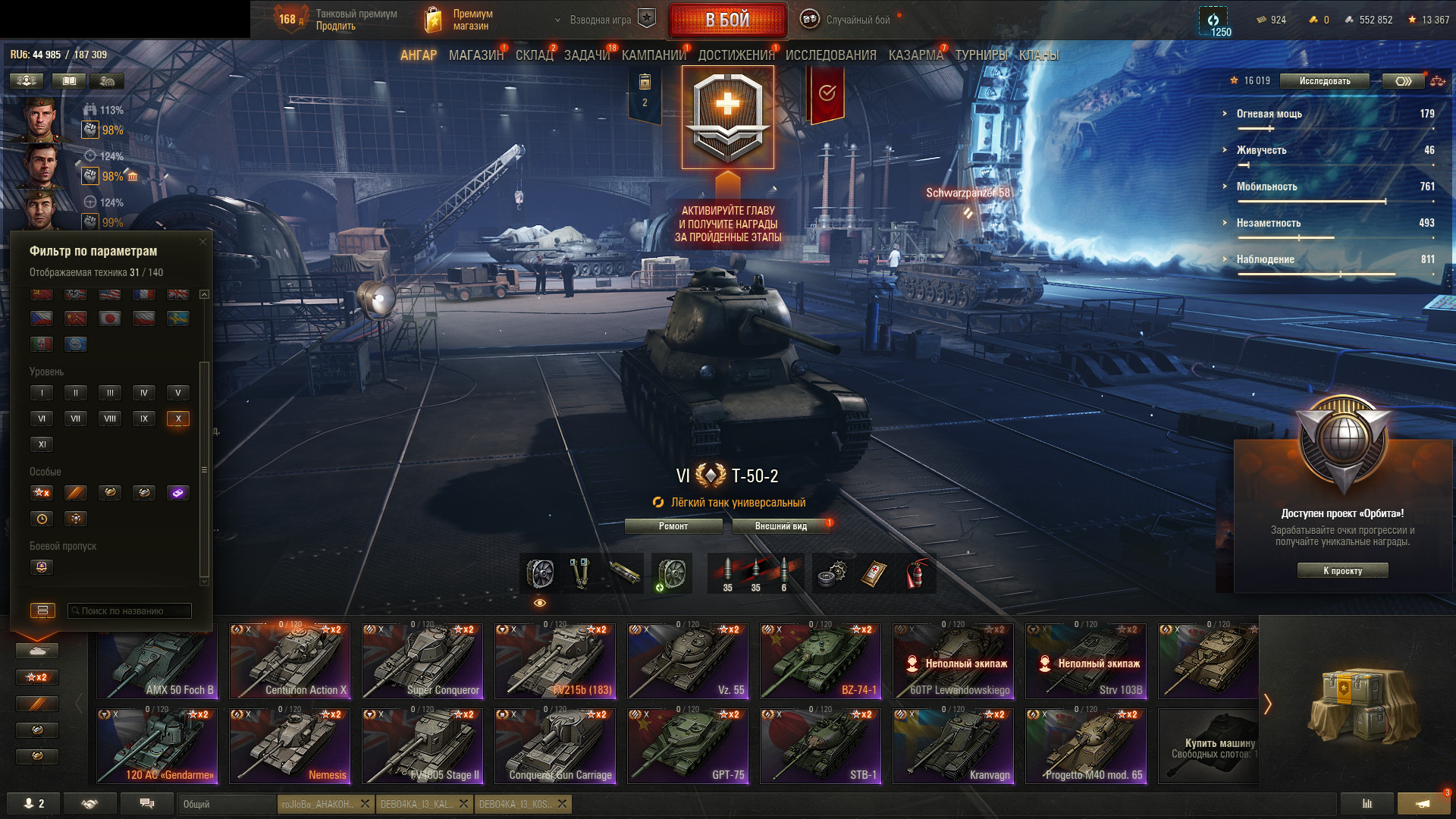Switch to the ИССЛЕДОВАНИЯ tab
1456x819 pixels.
[x=830, y=55]
